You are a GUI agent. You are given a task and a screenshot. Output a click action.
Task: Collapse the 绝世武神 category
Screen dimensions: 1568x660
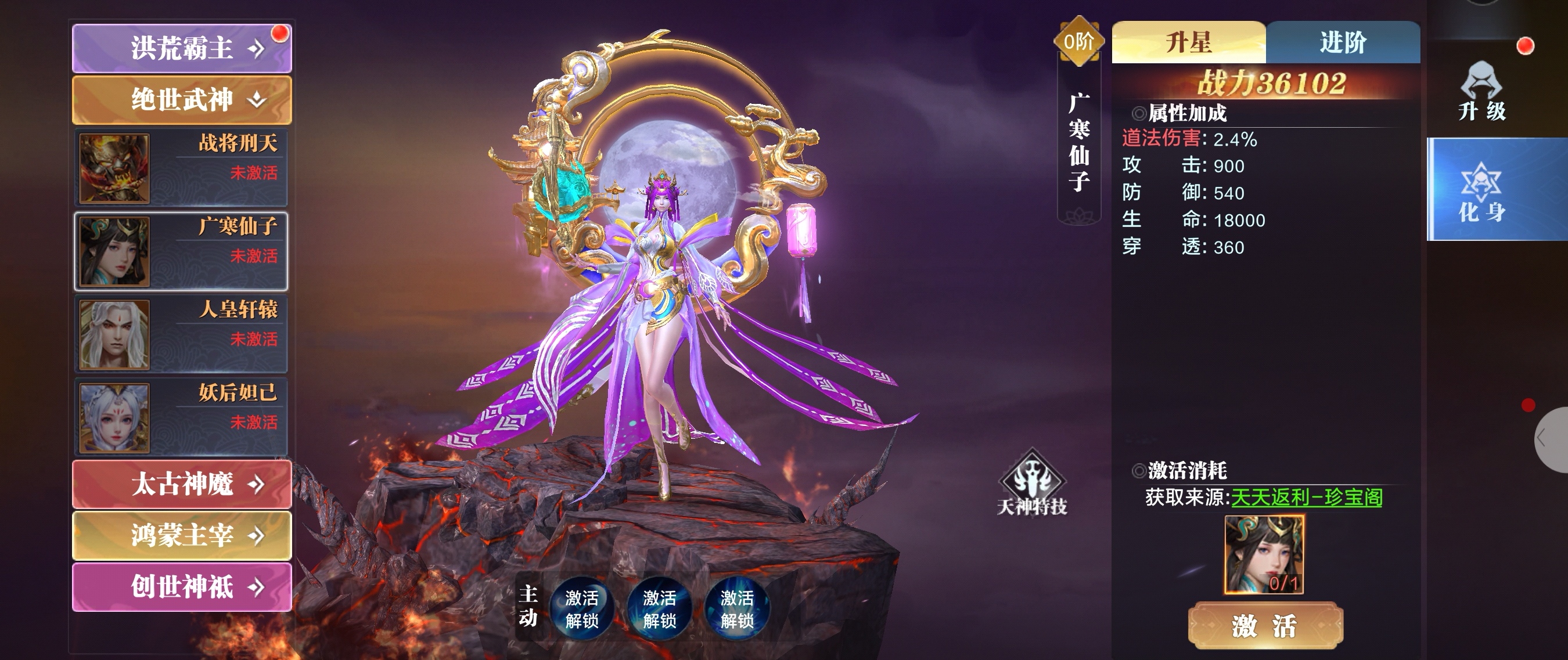(181, 100)
